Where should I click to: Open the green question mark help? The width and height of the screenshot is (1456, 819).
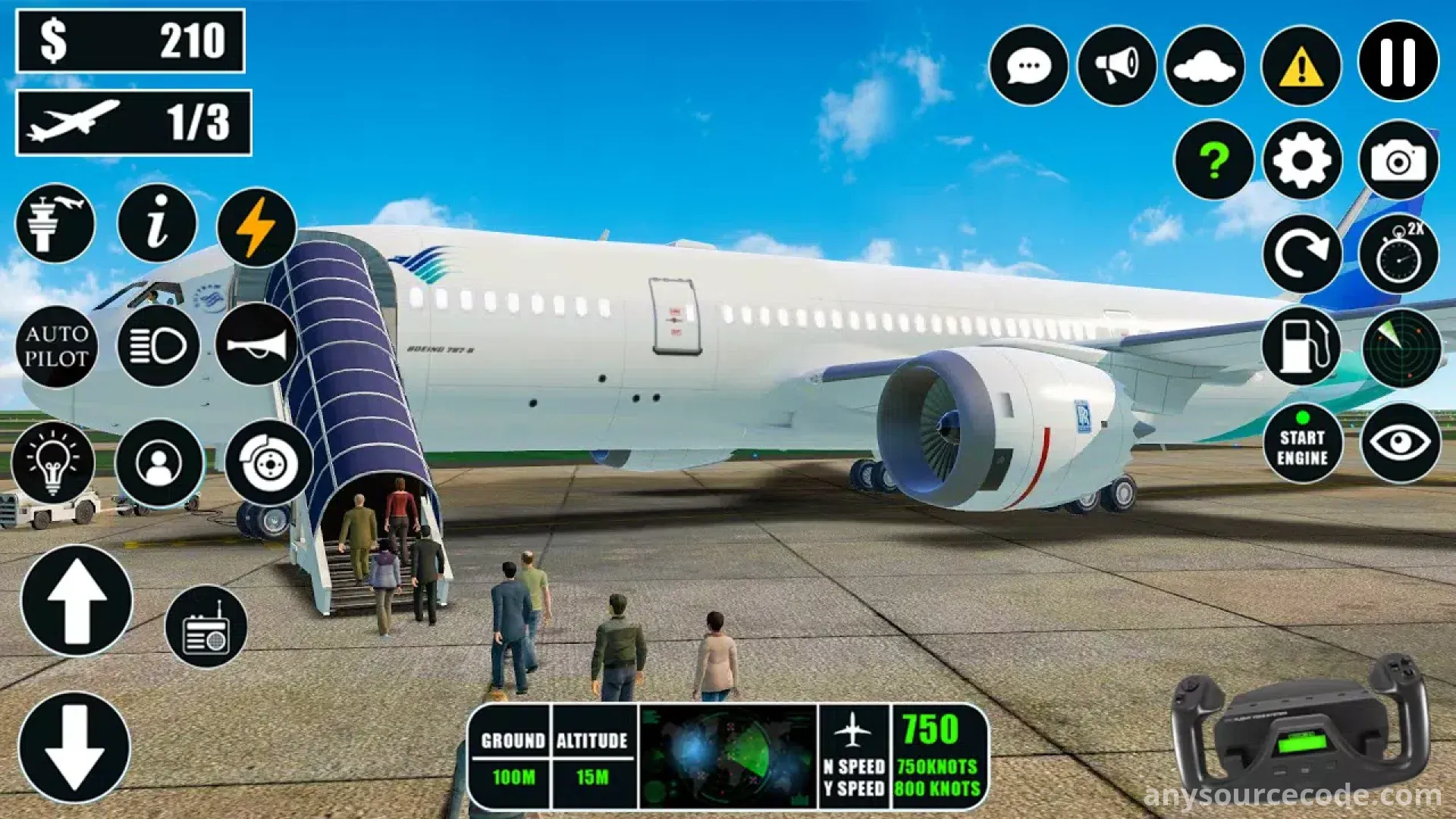coord(1213,160)
